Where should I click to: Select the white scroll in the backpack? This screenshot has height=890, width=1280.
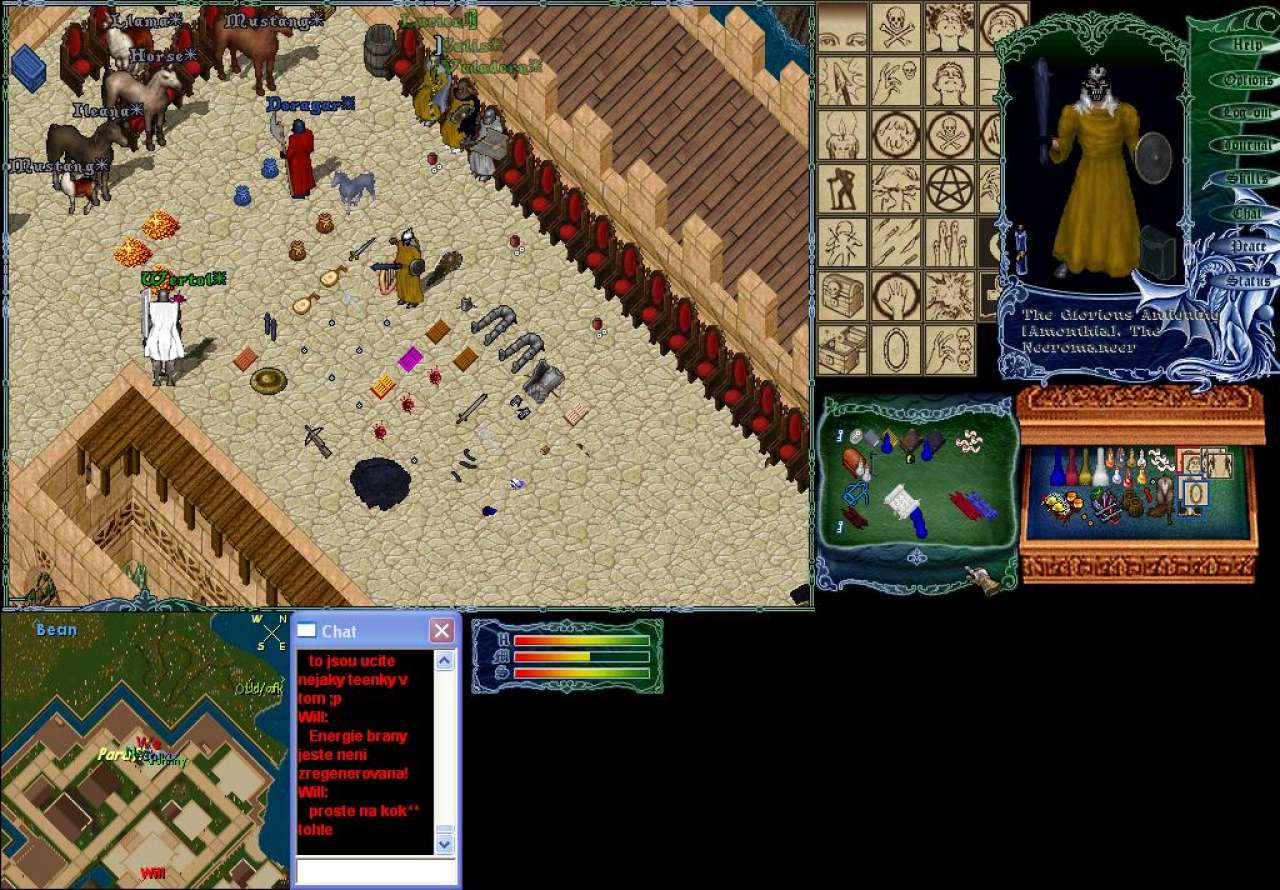click(902, 501)
